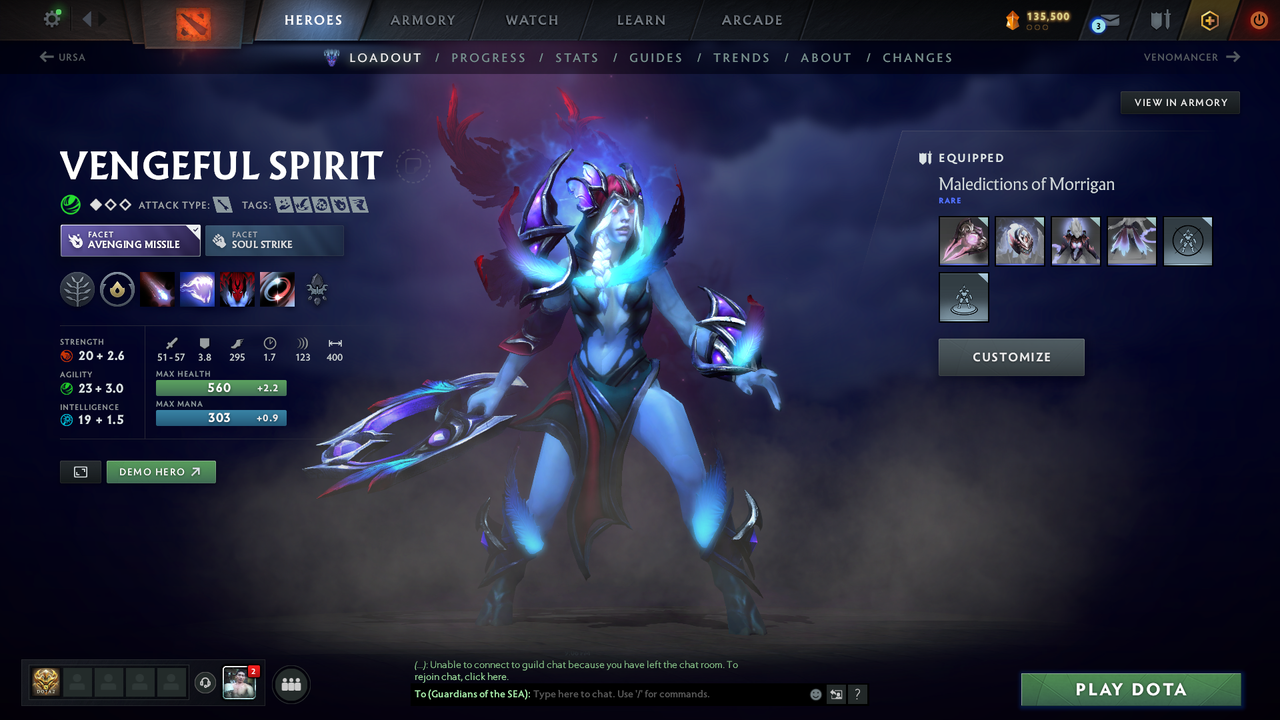Open the Nether Swap ability icon
The image size is (1280, 720).
[277, 290]
